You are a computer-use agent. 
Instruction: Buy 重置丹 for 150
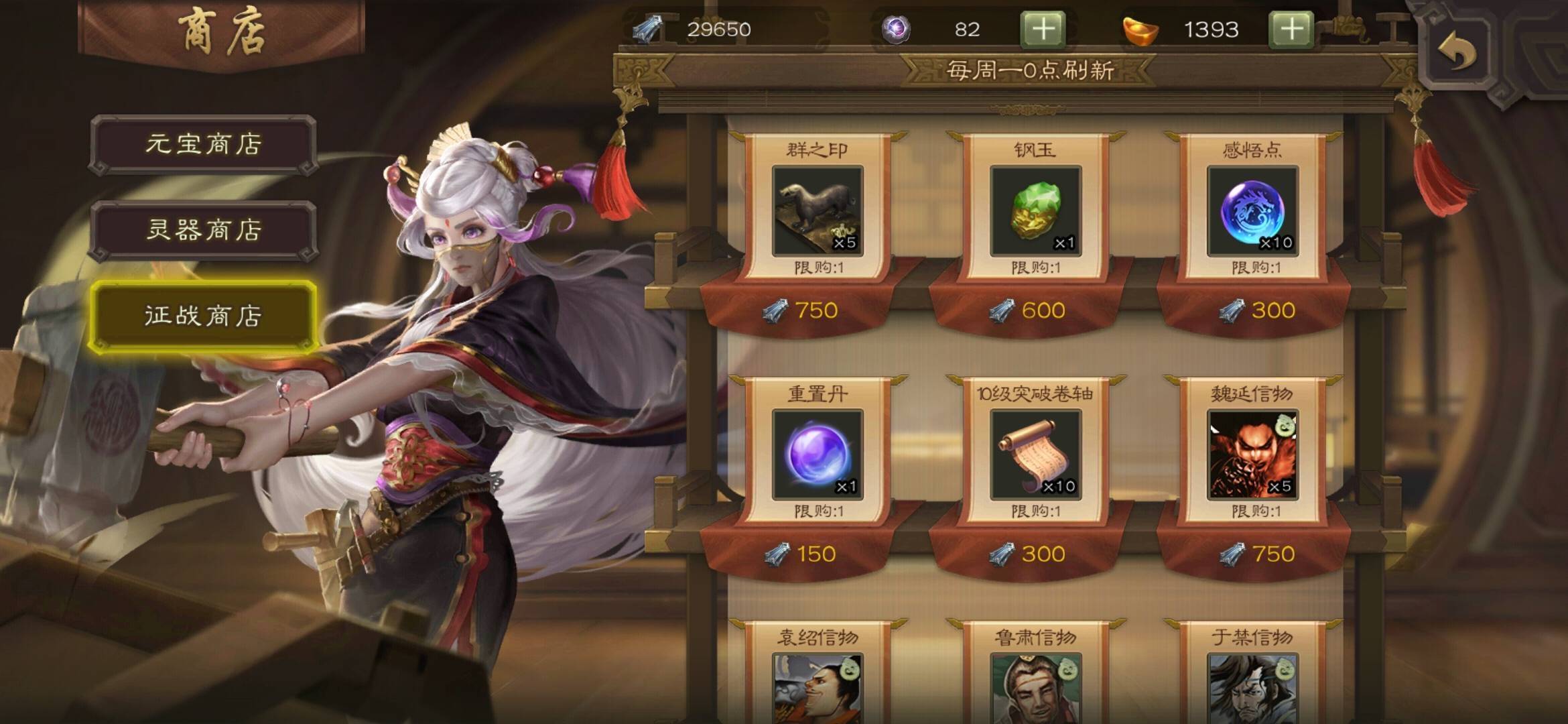(x=801, y=554)
